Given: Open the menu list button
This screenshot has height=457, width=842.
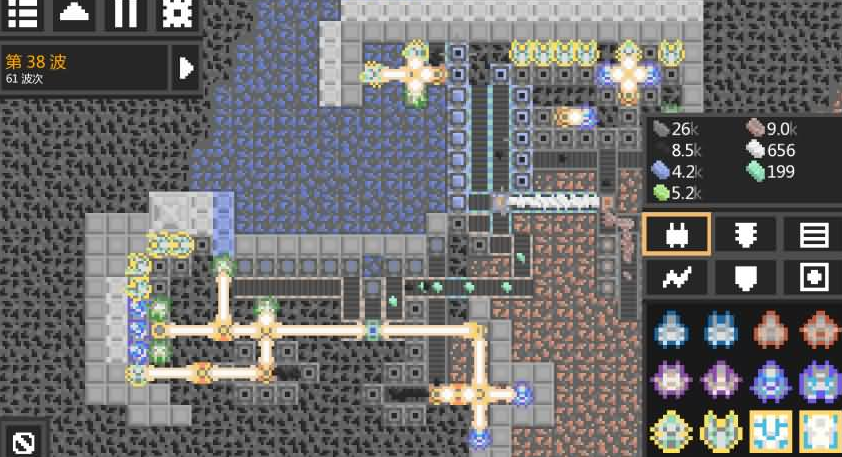Looking at the screenshot, I should pyautogui.click(x=23, y=14).
